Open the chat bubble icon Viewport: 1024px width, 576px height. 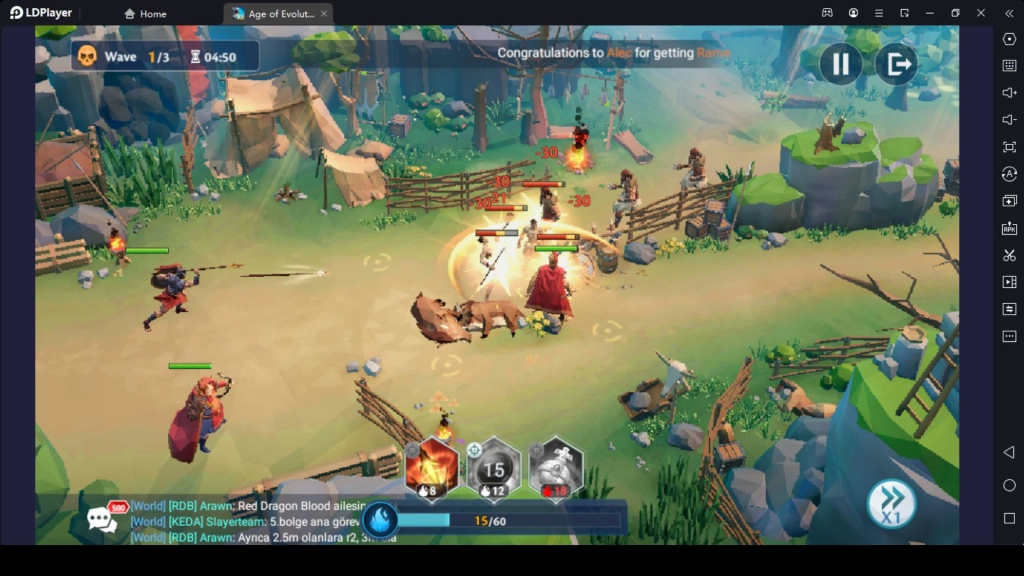click(102, 519)
